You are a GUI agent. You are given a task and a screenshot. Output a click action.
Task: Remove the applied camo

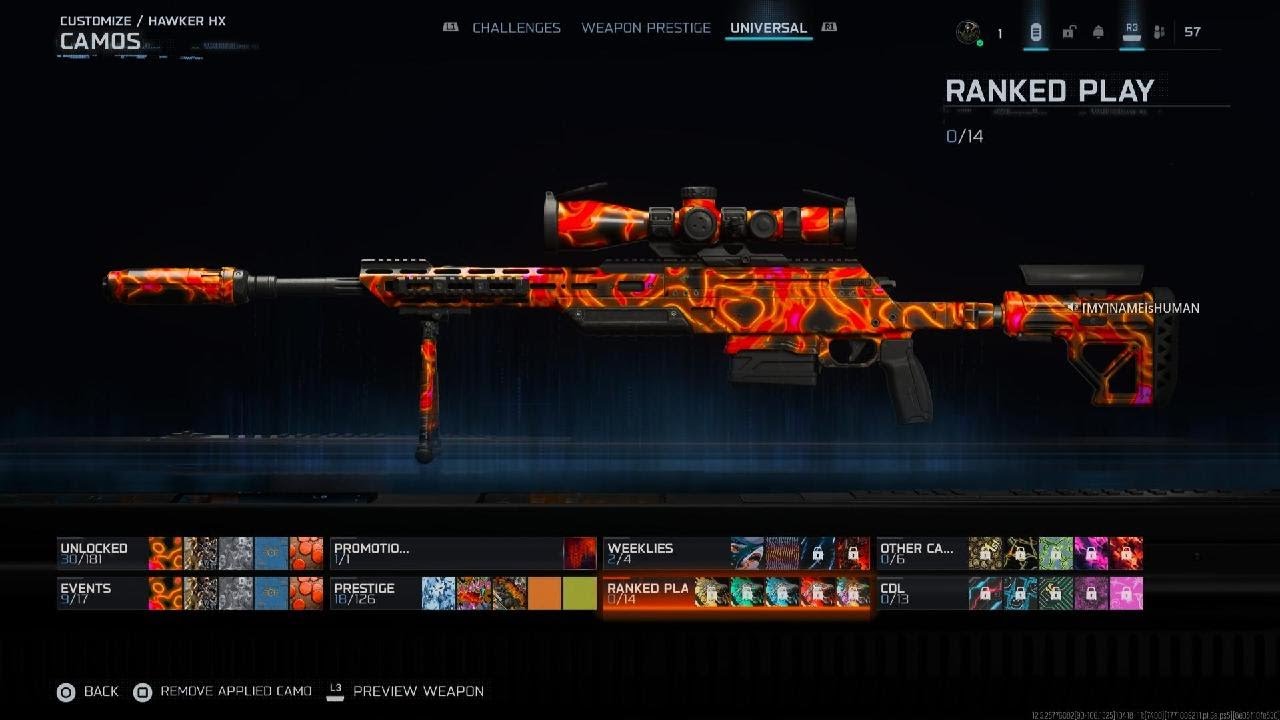point(223,691)
